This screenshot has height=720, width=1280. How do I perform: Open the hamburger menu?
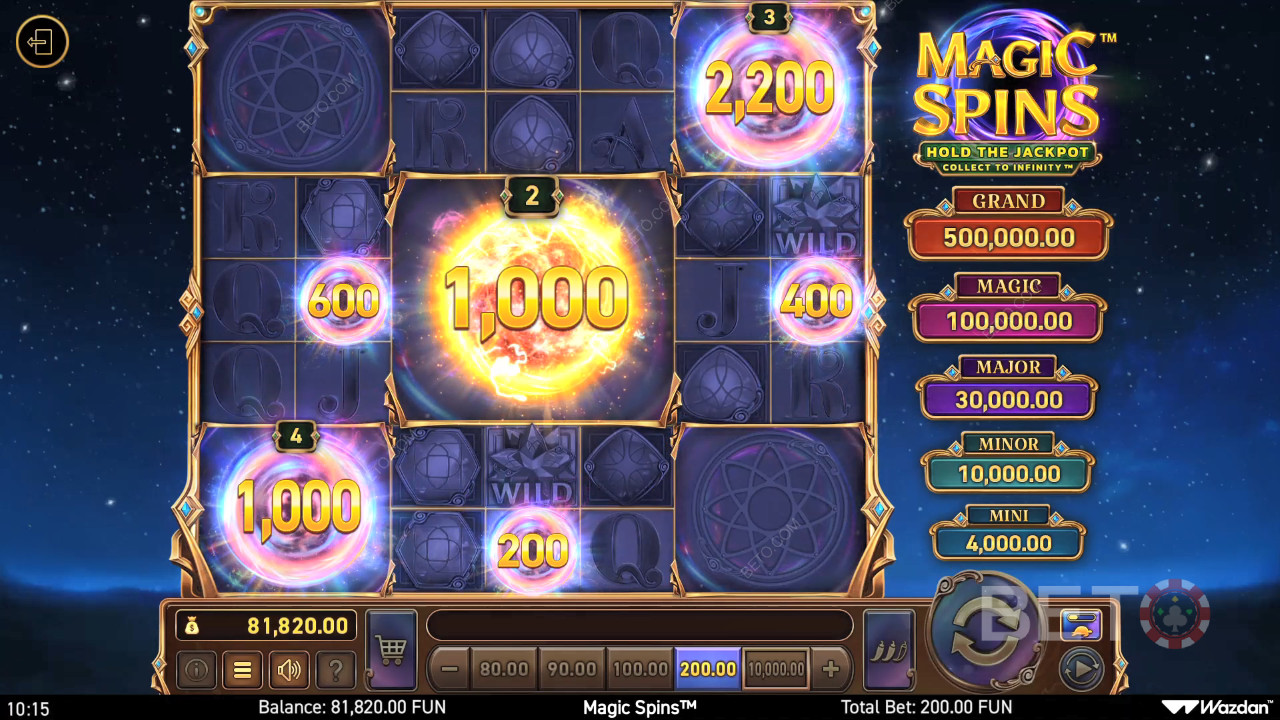point(242,670)
